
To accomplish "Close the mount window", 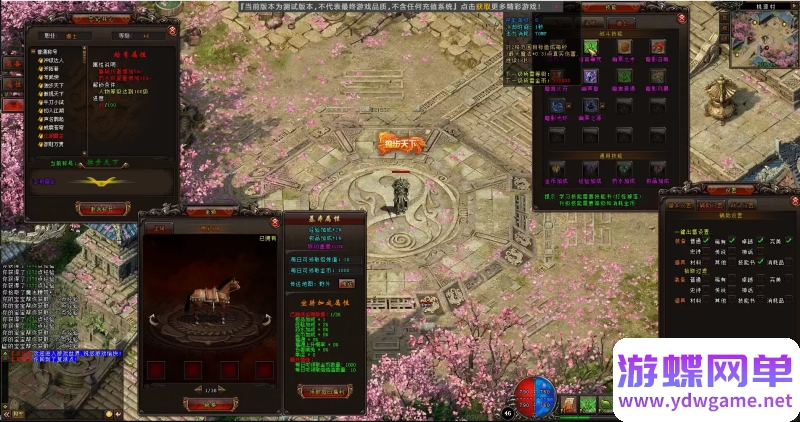I will [x=275, y=222].
